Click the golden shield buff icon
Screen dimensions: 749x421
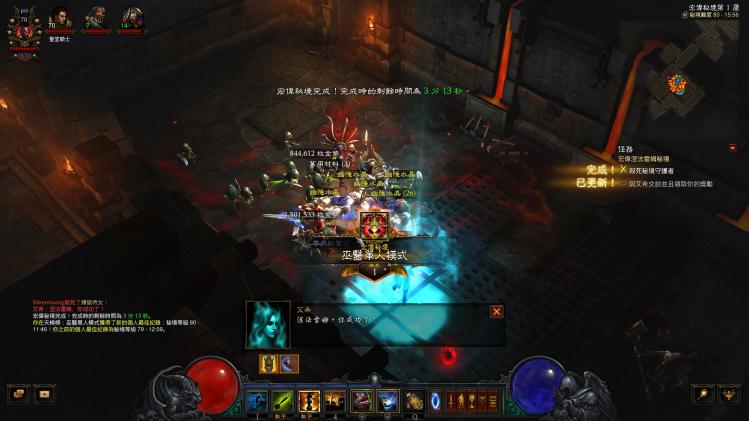[268, 364]
